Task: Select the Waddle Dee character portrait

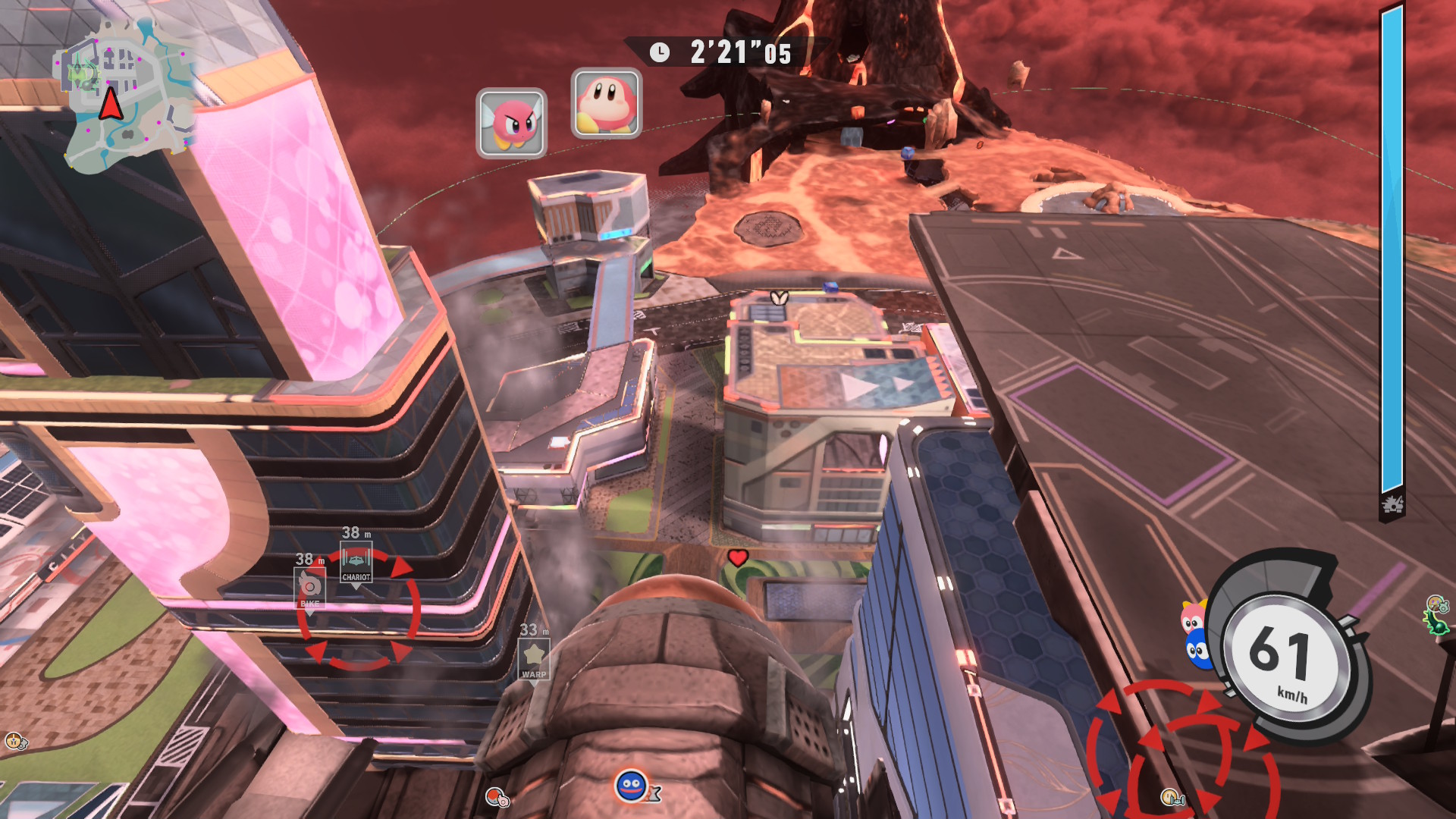Action: [606, 103]
